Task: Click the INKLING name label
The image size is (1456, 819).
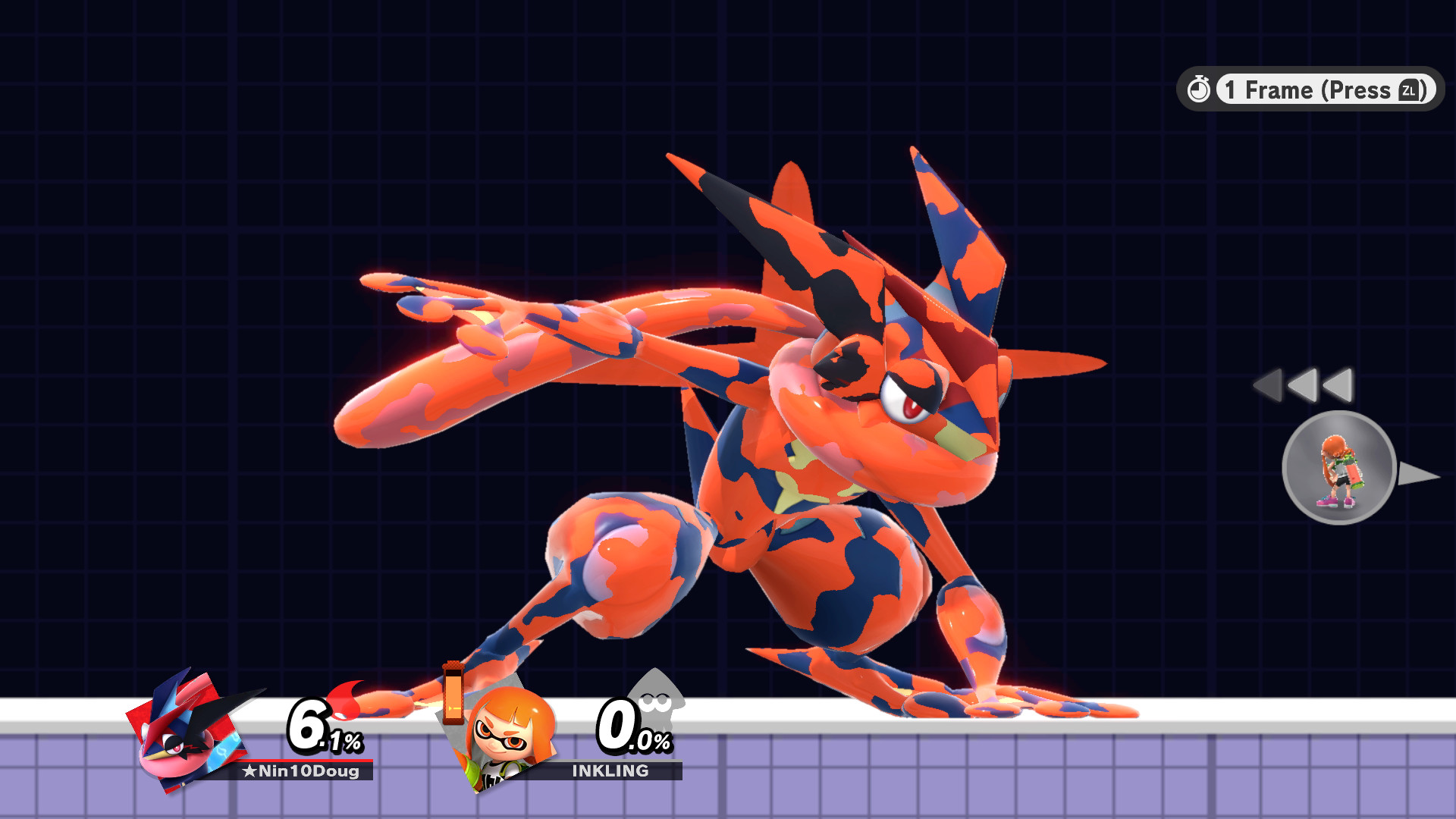Action: click(610, 772)
